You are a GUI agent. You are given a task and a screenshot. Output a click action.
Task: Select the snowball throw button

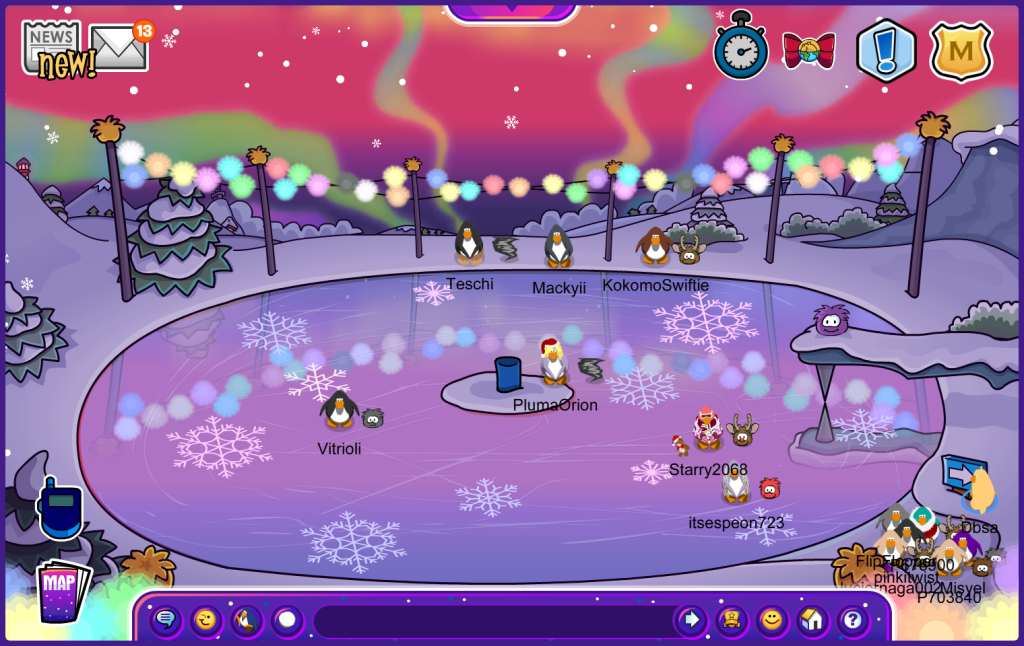[287, 621]
